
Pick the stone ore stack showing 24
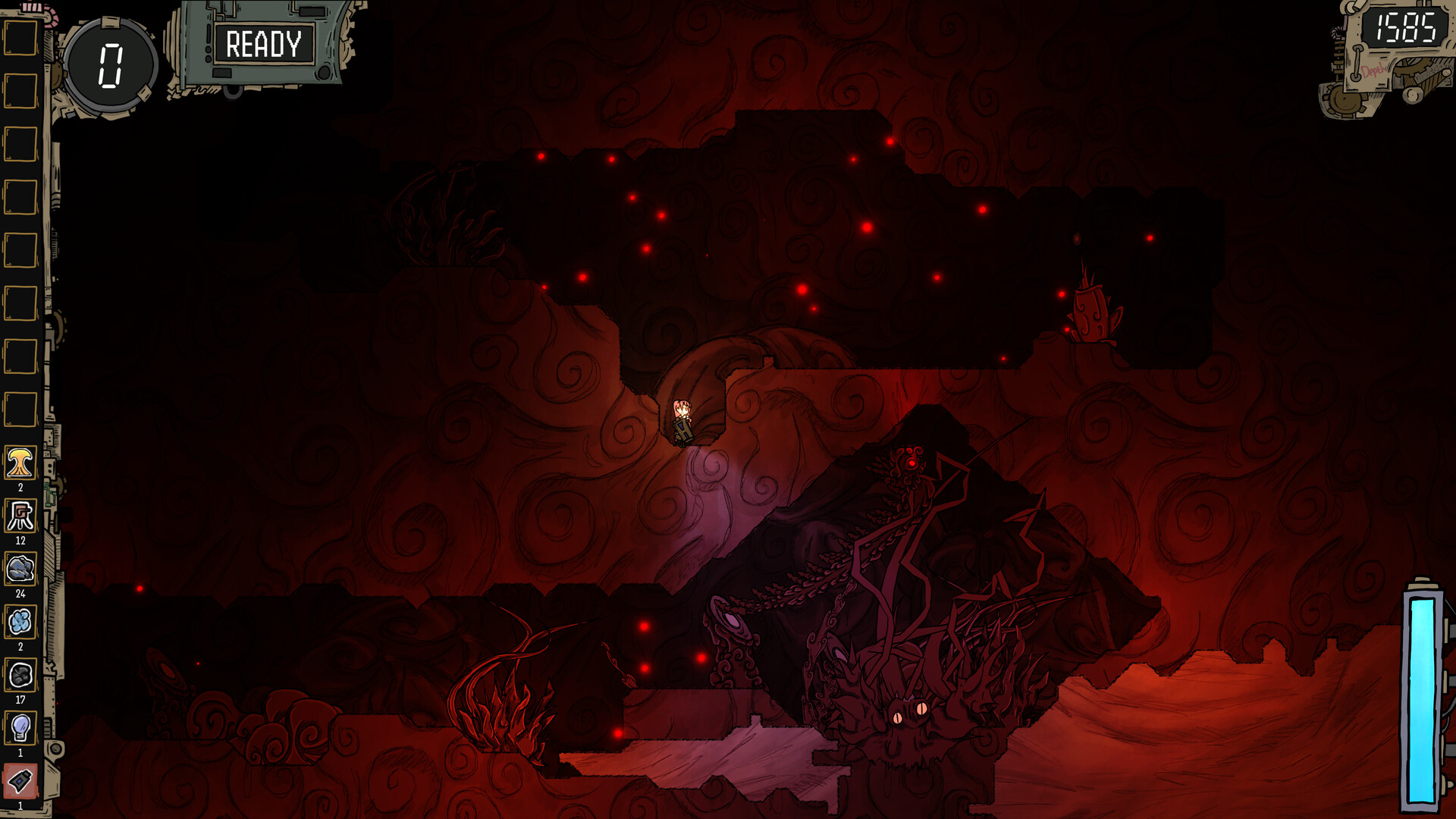(20, 566)
